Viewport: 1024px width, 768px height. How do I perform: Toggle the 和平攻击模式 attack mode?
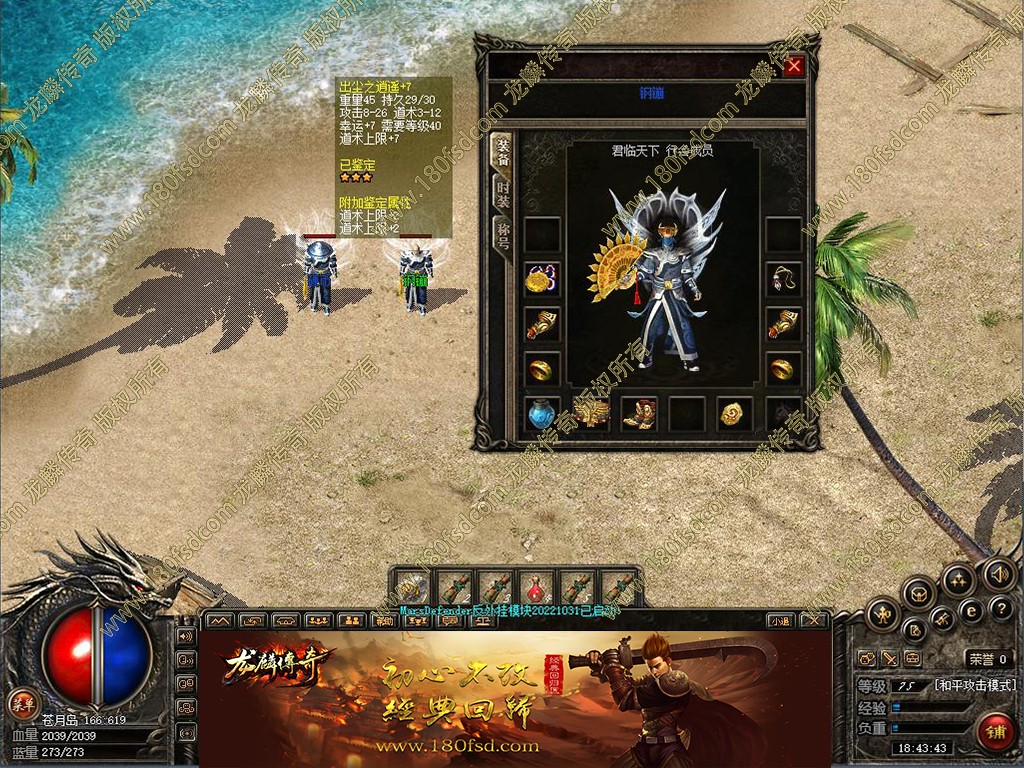click(975, 686)
